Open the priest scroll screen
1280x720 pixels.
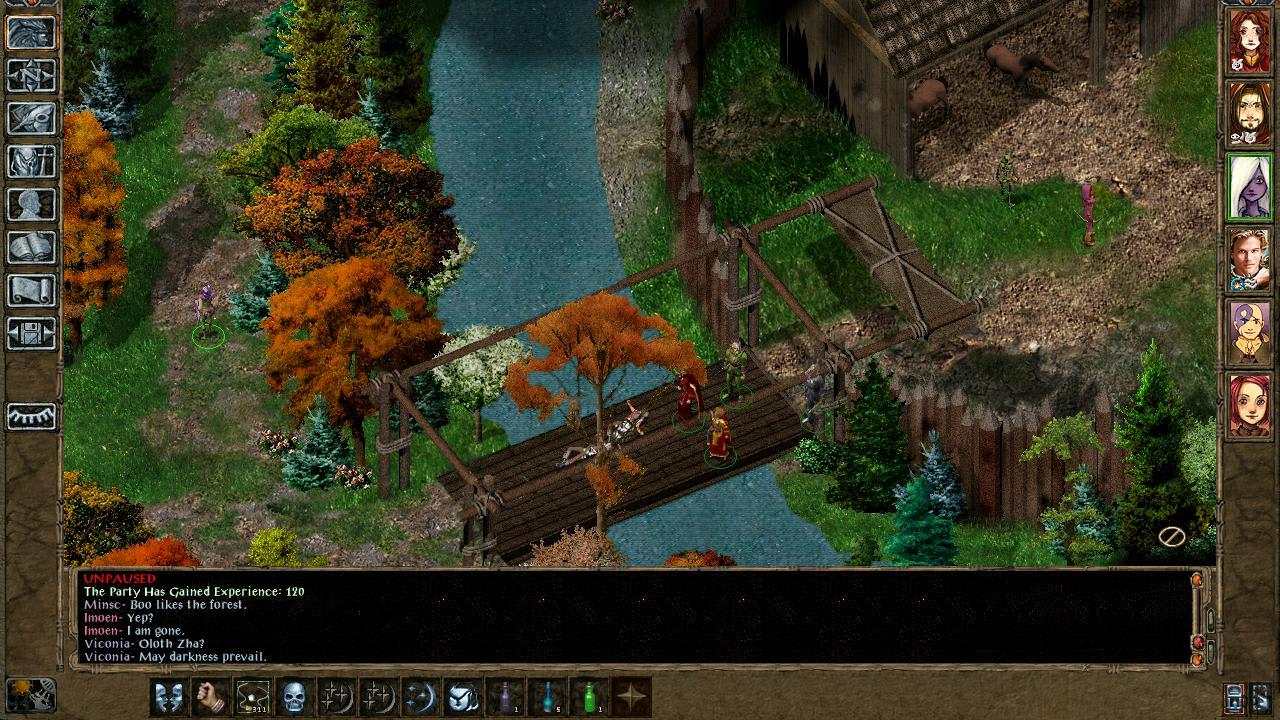tap(31, 291)
